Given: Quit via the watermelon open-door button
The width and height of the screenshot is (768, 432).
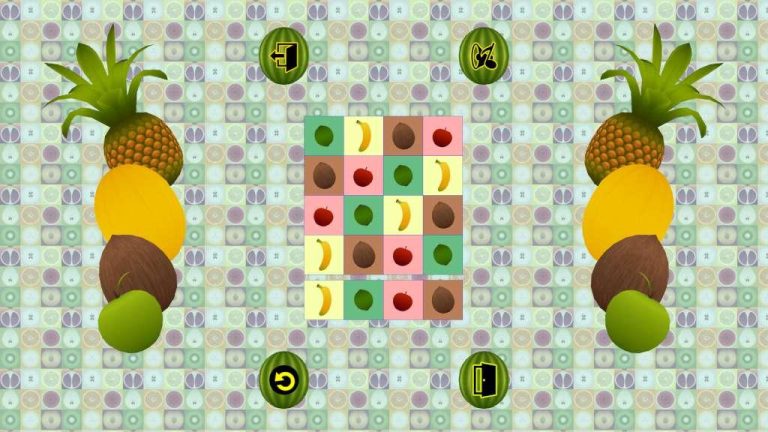Looking at the screenshot, I should tap(483, 380).
